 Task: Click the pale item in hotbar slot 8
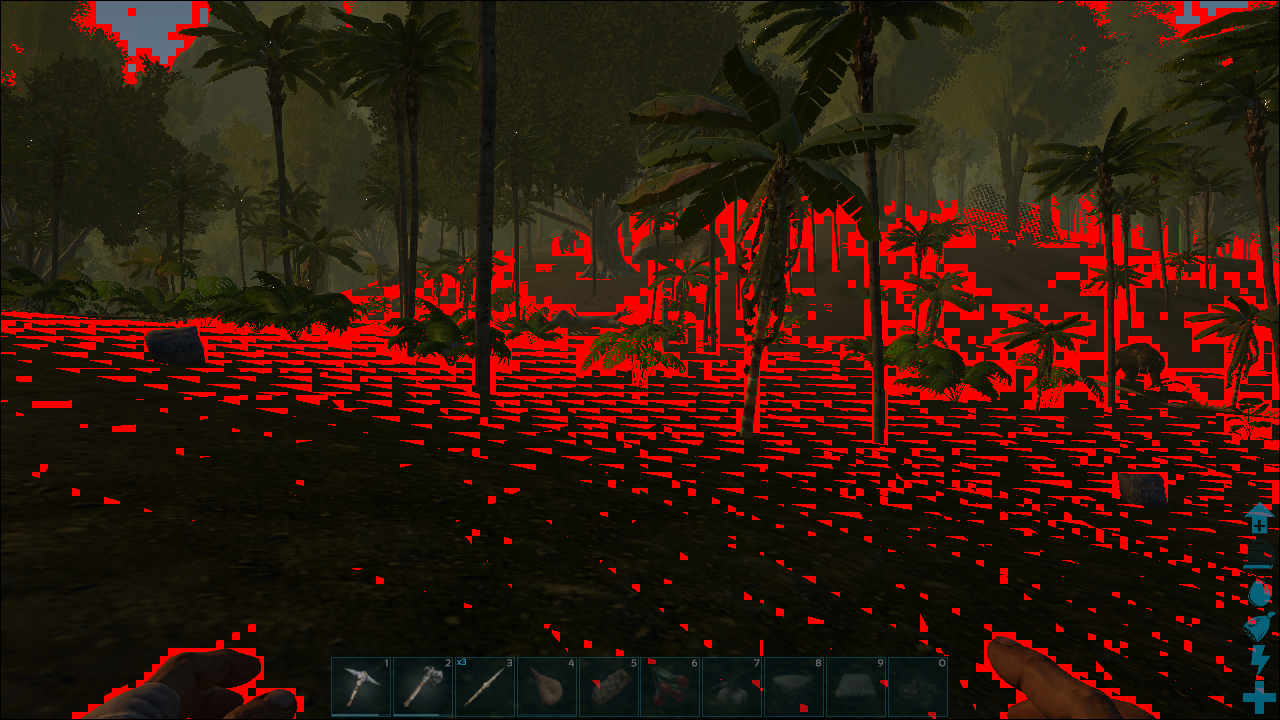coord(795,686)
